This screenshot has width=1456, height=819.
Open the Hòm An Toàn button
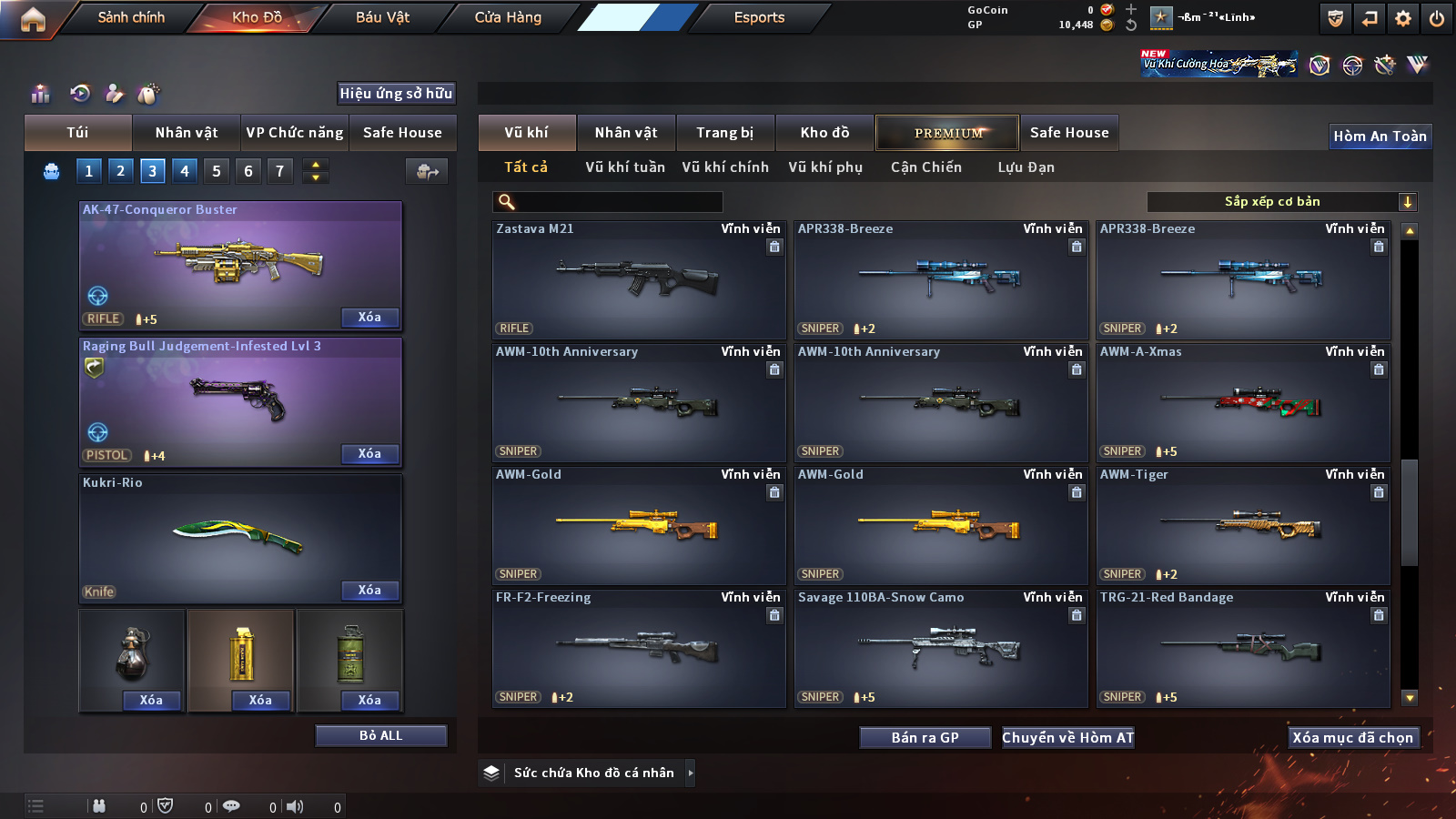tap(1380, 136)
